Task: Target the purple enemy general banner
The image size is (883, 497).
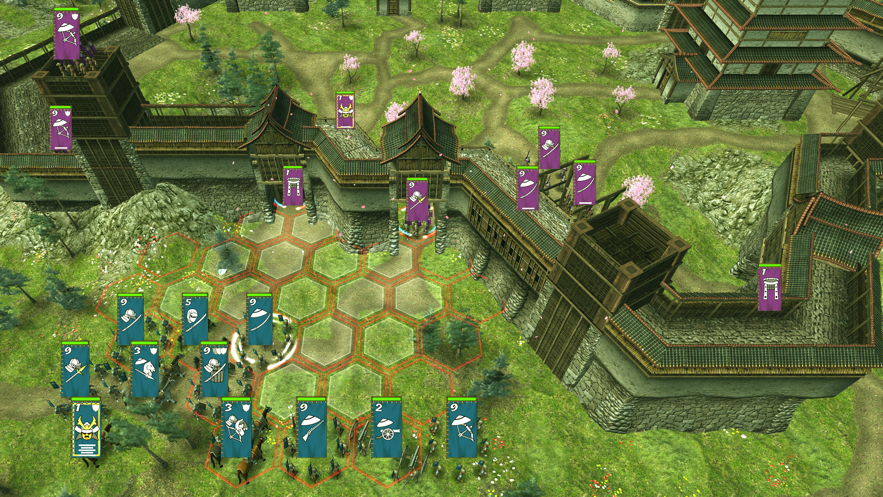Action: [x=345, y=111]
